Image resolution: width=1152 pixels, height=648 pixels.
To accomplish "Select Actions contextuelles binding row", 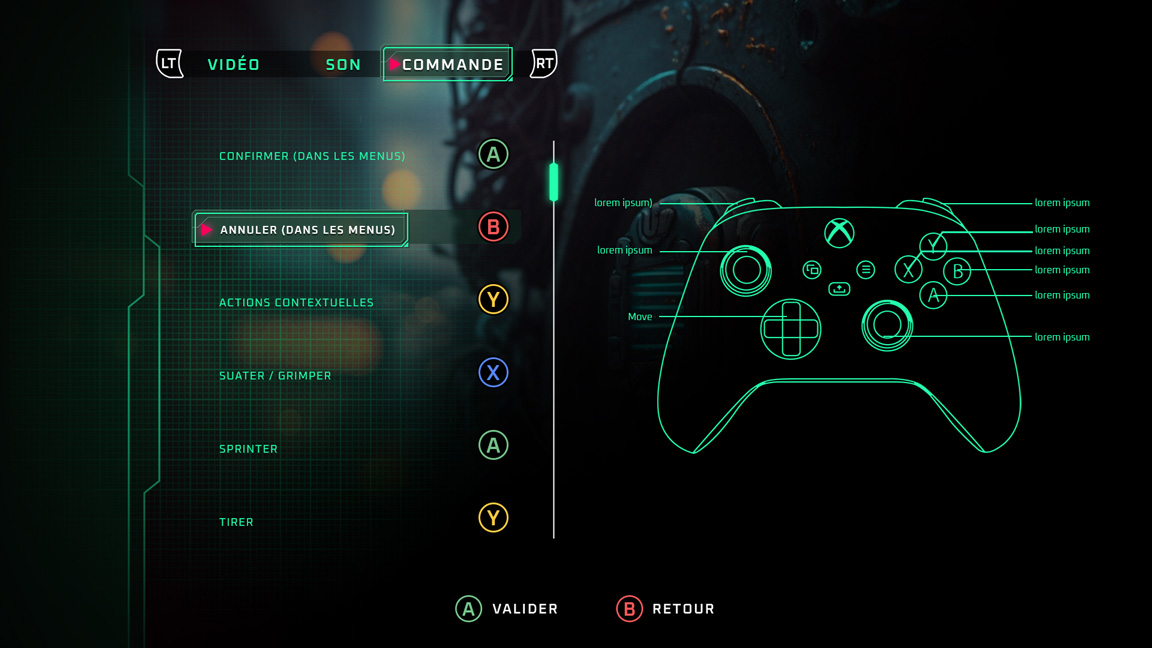I will coord(296,302).
